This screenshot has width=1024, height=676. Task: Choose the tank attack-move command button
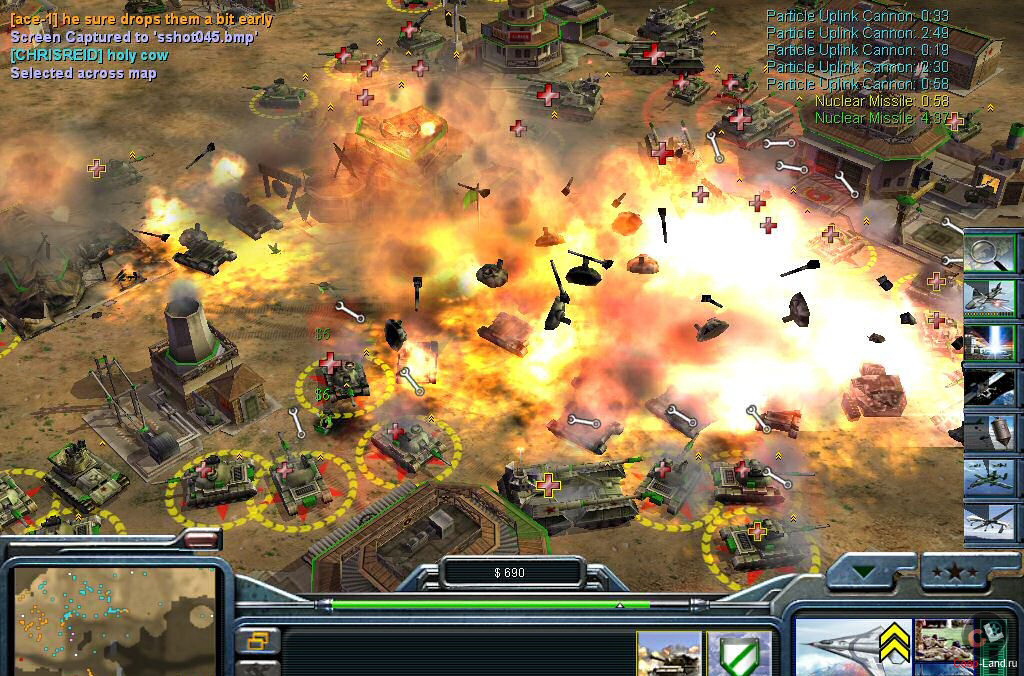pos(669,654)
